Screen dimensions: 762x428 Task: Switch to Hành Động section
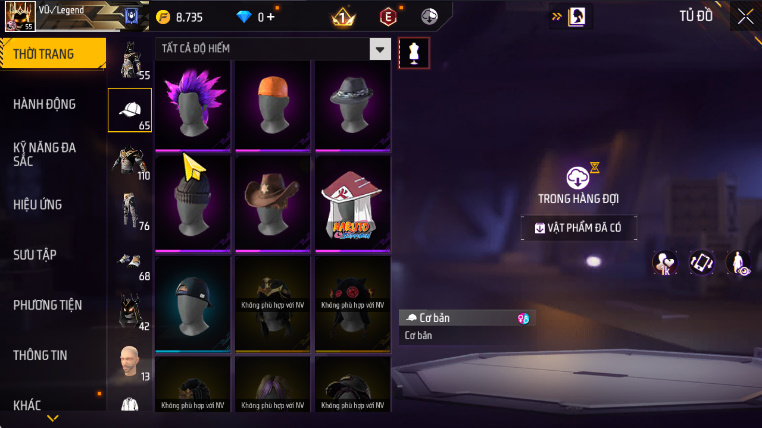click(46, 104)
